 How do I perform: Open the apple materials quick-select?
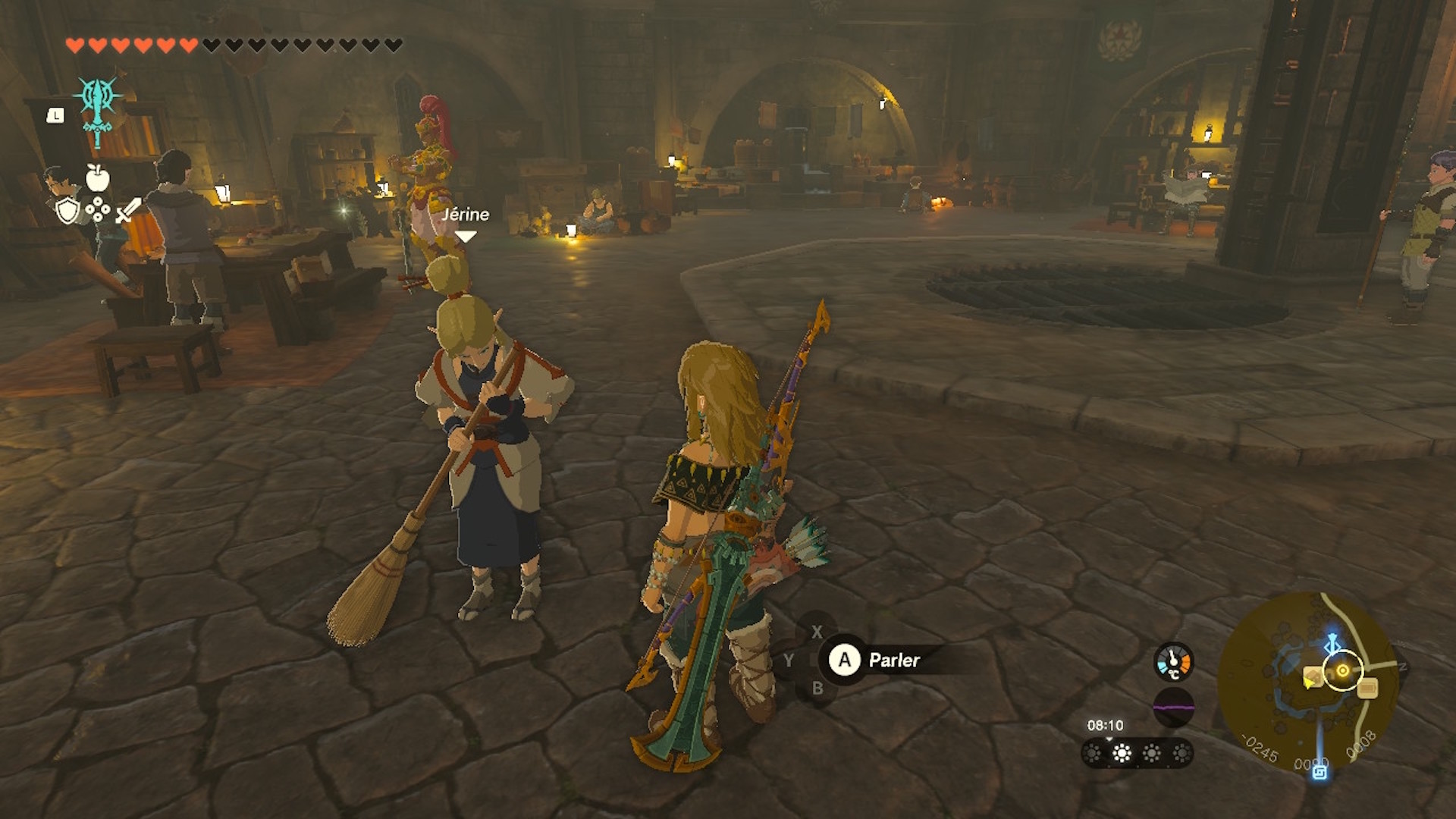(x=98, y=178)
